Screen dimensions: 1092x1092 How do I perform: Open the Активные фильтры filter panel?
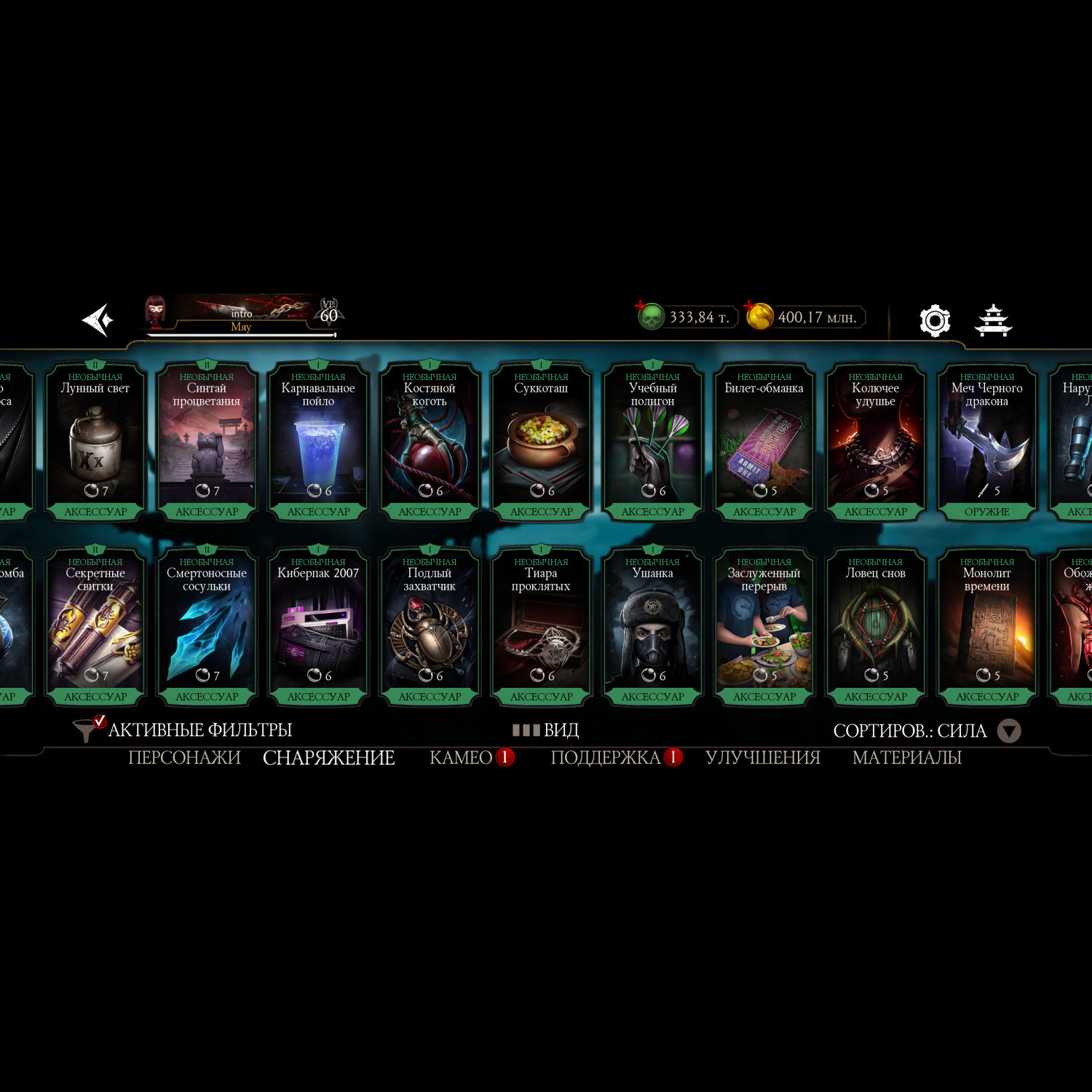[x=186, y=729]
